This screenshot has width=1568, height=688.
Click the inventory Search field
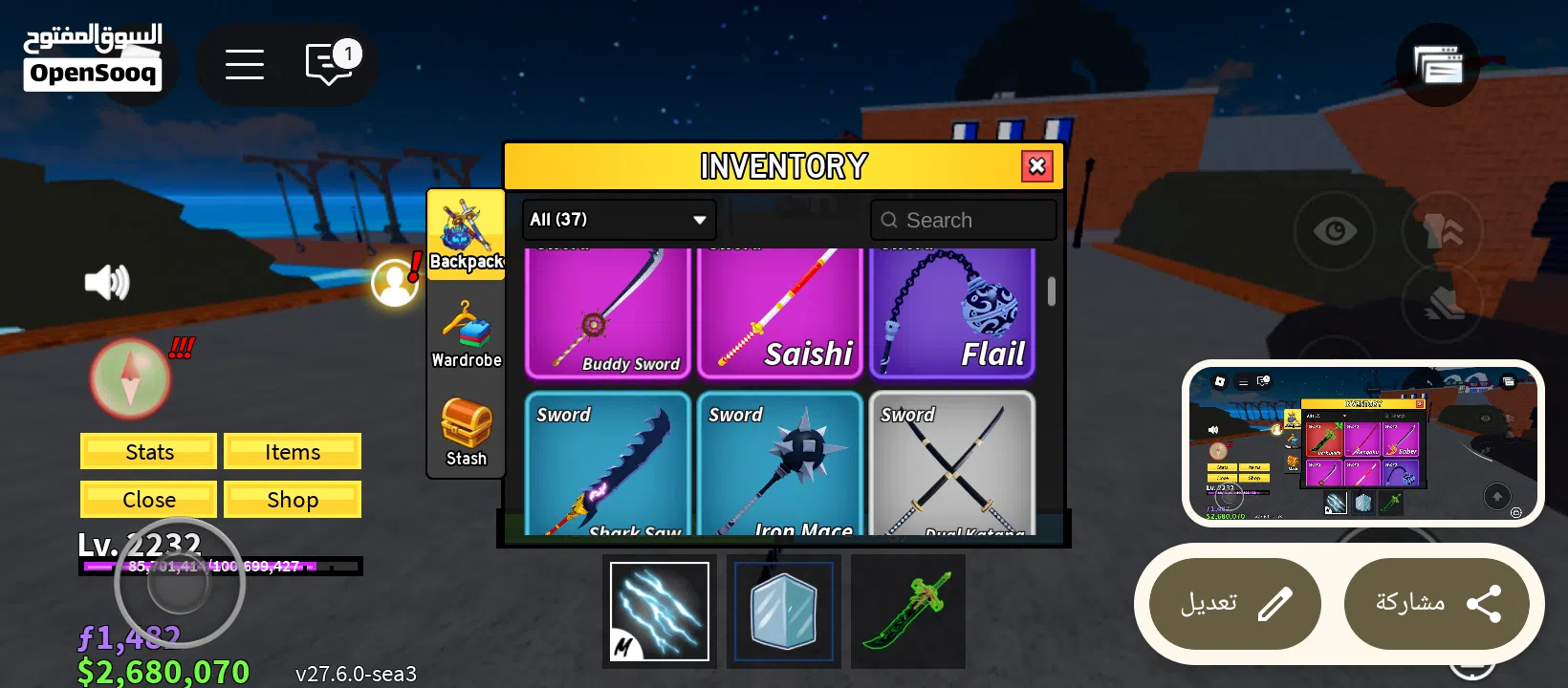click(x=963, y=220)
